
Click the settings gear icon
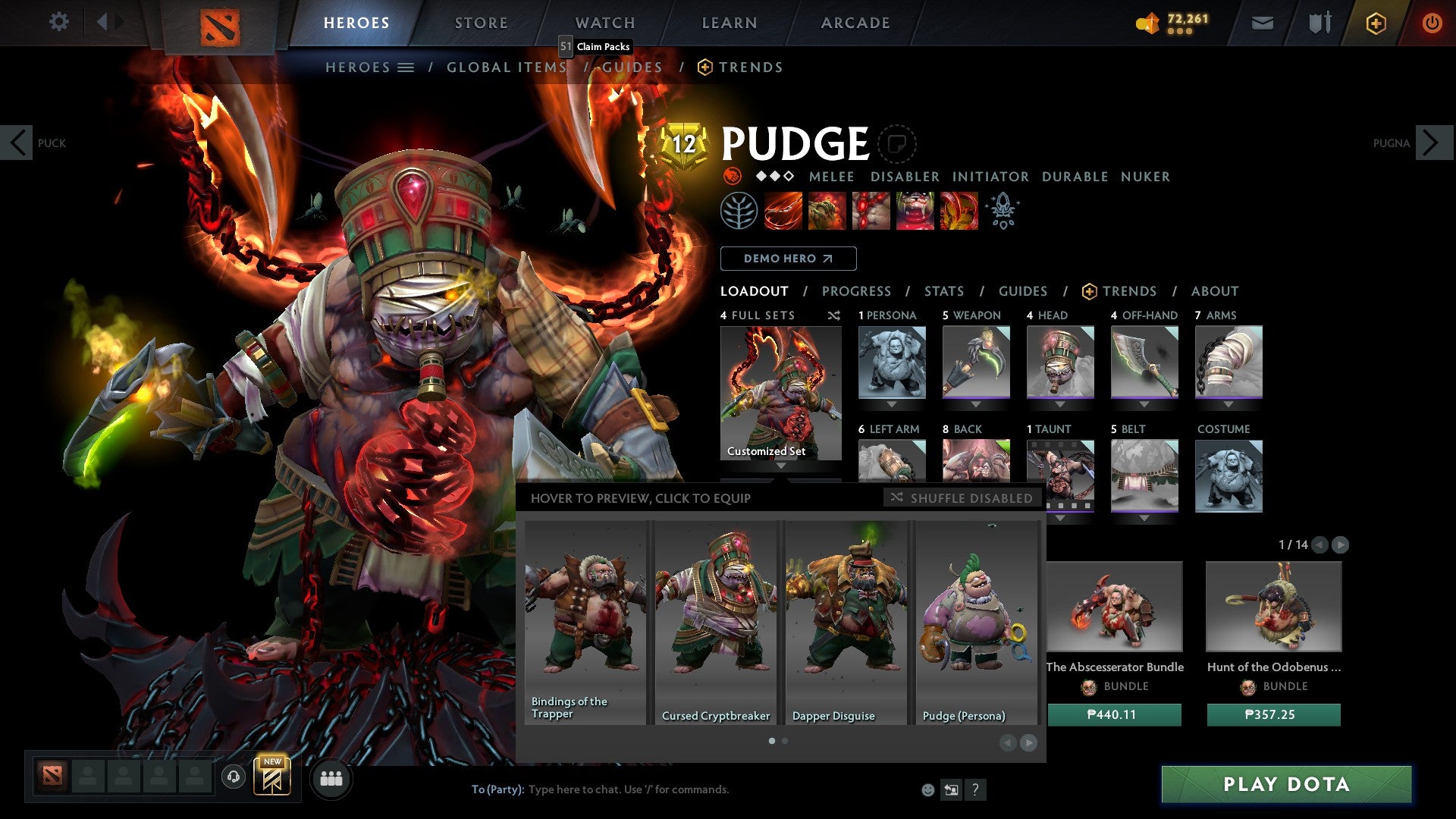coord(58,23)
